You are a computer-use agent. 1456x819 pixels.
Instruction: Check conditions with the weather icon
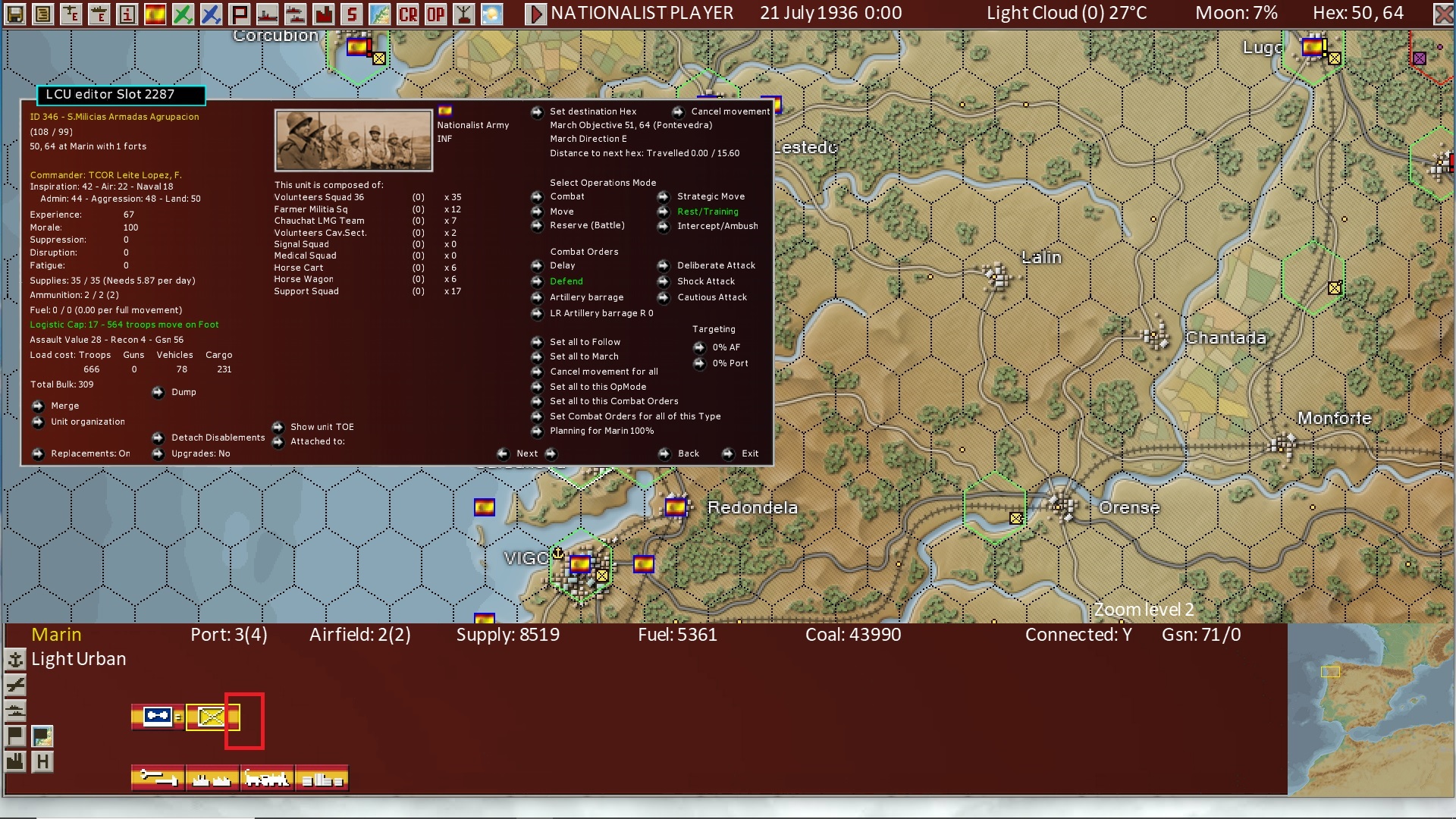click(x=493, y=13)
